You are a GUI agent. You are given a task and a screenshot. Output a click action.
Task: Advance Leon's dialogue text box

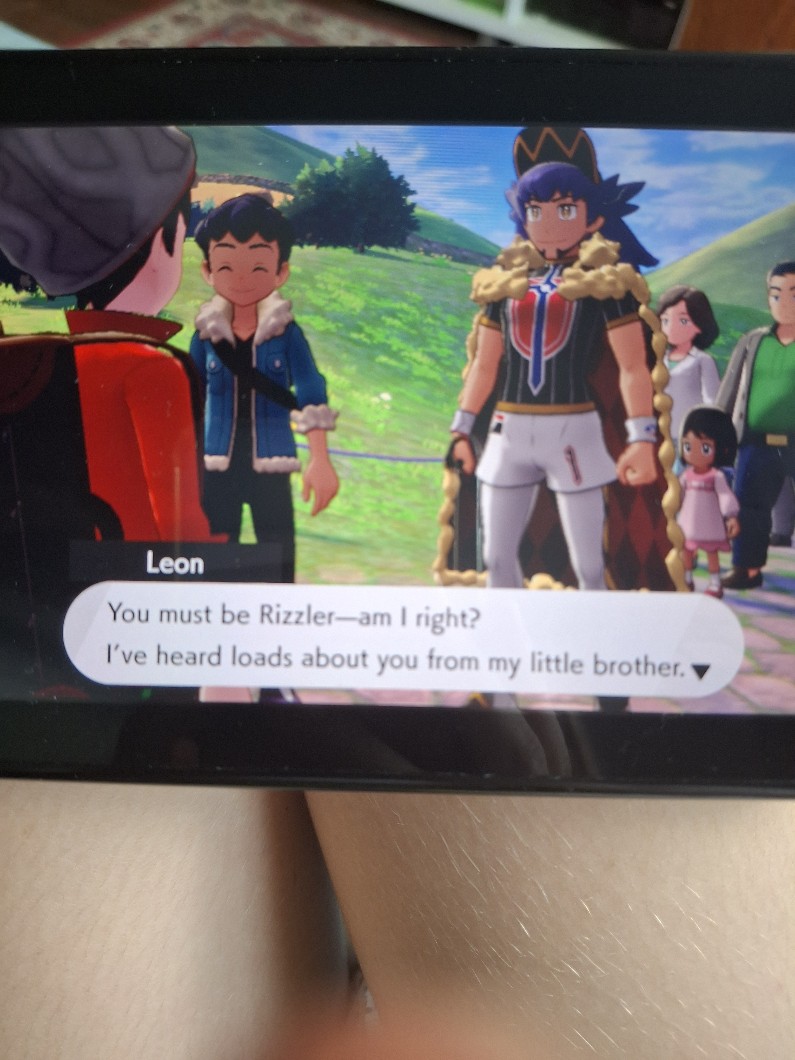pyautogui.click(x=400, y=636)
